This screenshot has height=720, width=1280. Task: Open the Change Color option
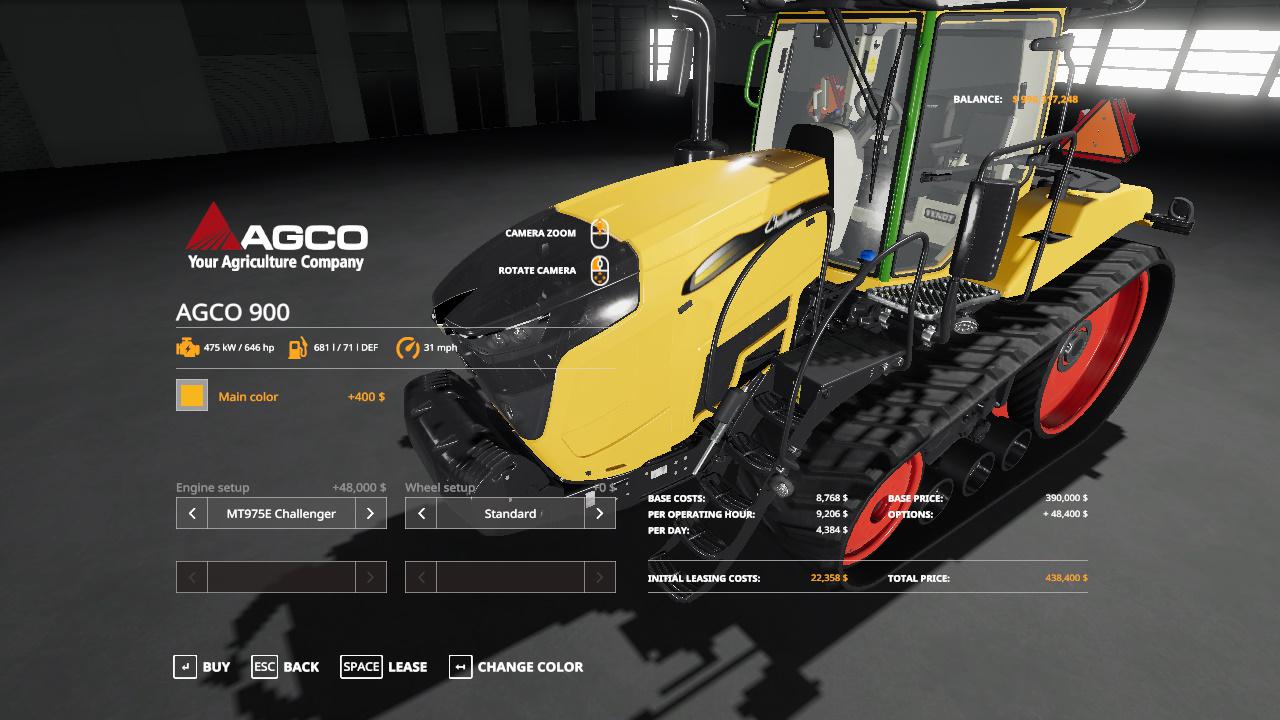(516, 667)
